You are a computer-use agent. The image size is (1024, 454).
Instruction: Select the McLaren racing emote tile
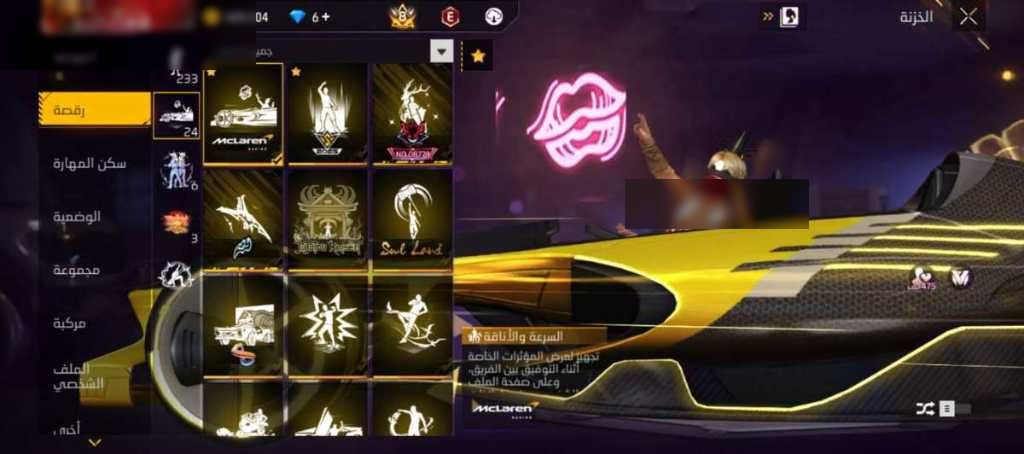(x=243, y=114)
